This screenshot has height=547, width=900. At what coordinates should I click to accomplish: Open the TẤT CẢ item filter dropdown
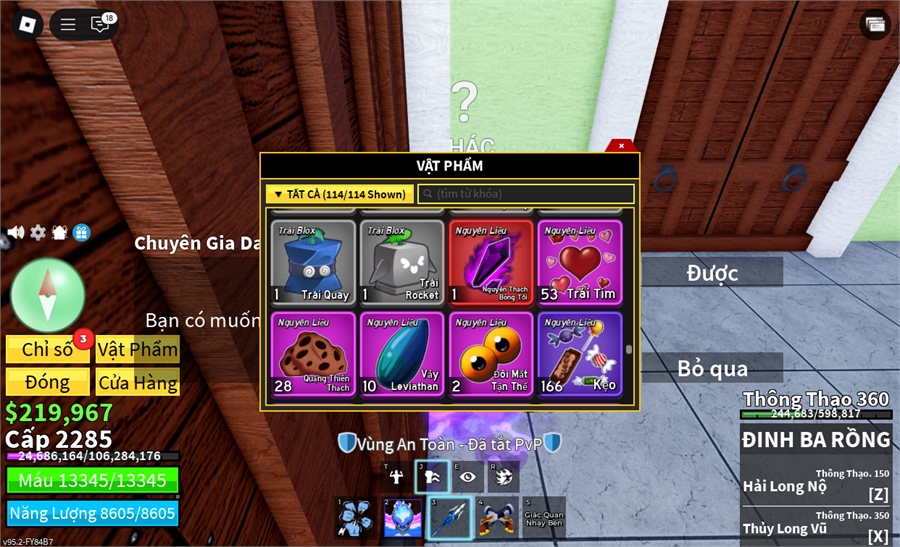[x=339, y=194]
